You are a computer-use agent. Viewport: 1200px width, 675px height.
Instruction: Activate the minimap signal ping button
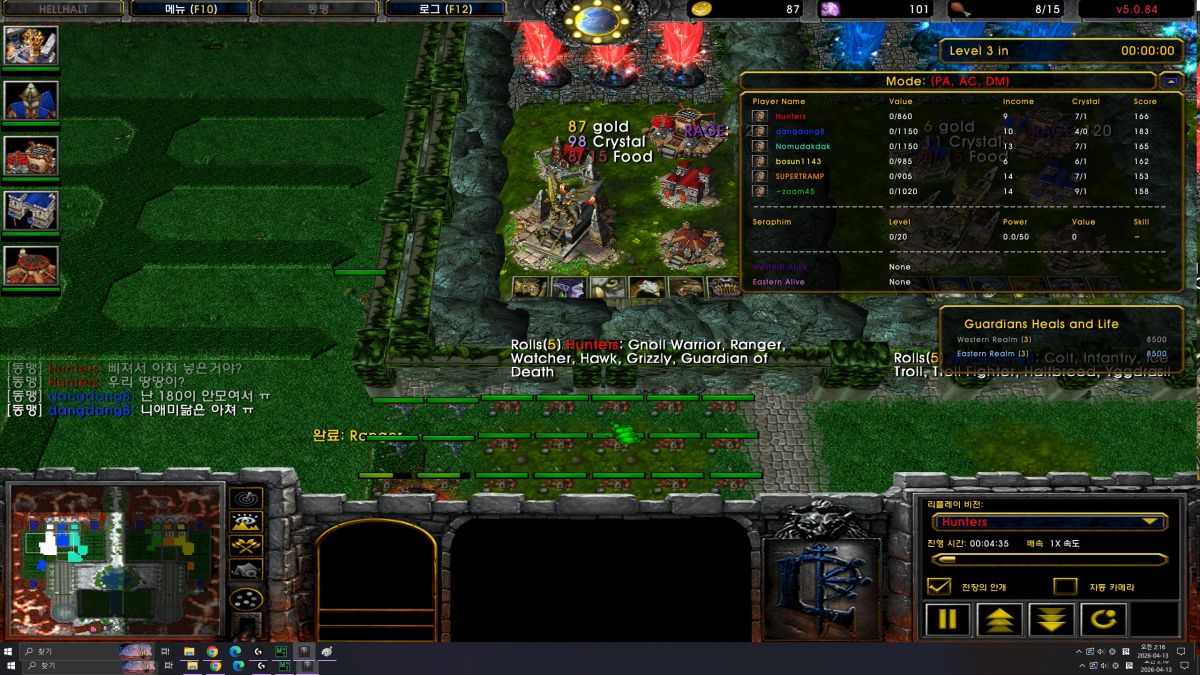(246, 498)
